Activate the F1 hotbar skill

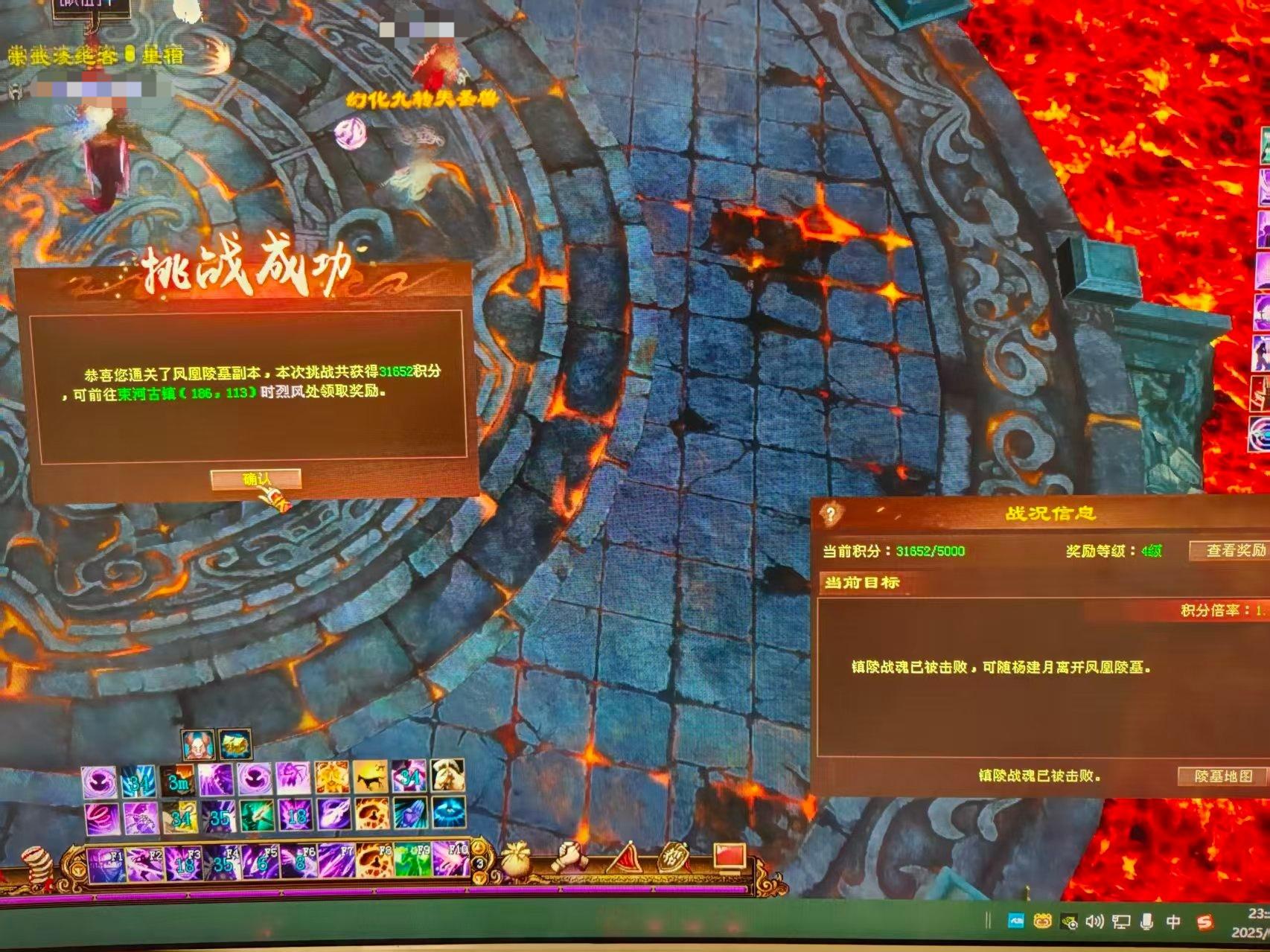pyautogui.click(x=106, y=865)
